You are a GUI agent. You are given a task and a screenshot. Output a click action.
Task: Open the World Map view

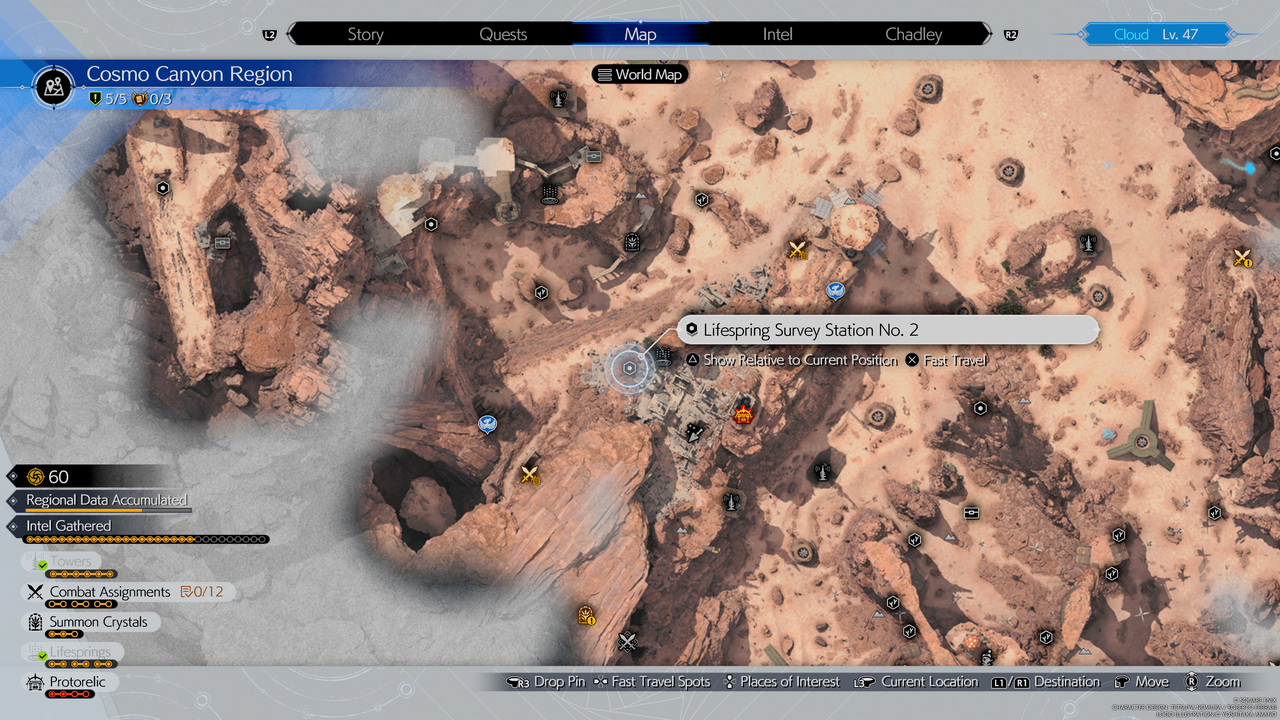tap(640, 74)
